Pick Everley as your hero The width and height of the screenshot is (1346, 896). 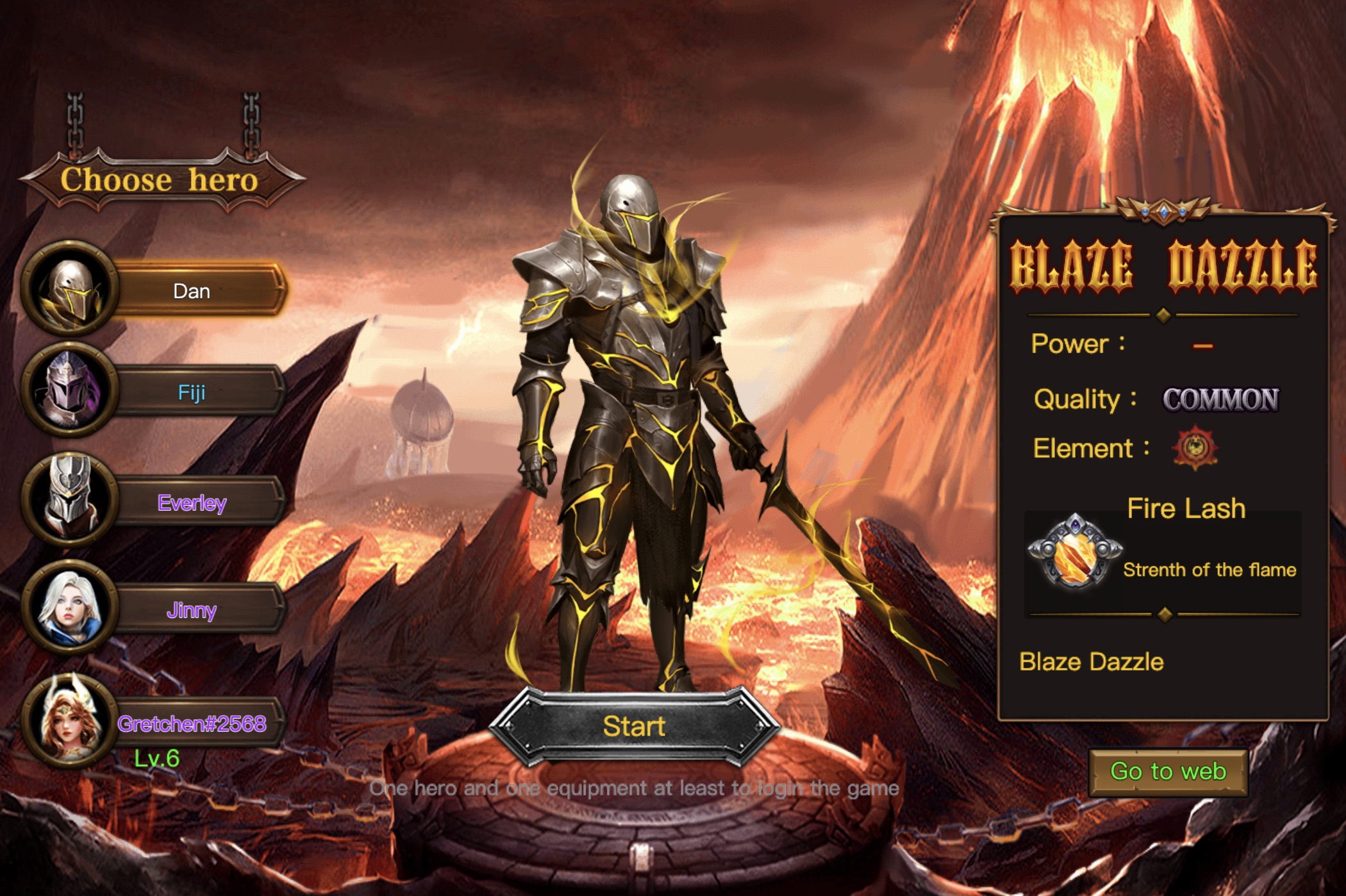pos(191,503)
